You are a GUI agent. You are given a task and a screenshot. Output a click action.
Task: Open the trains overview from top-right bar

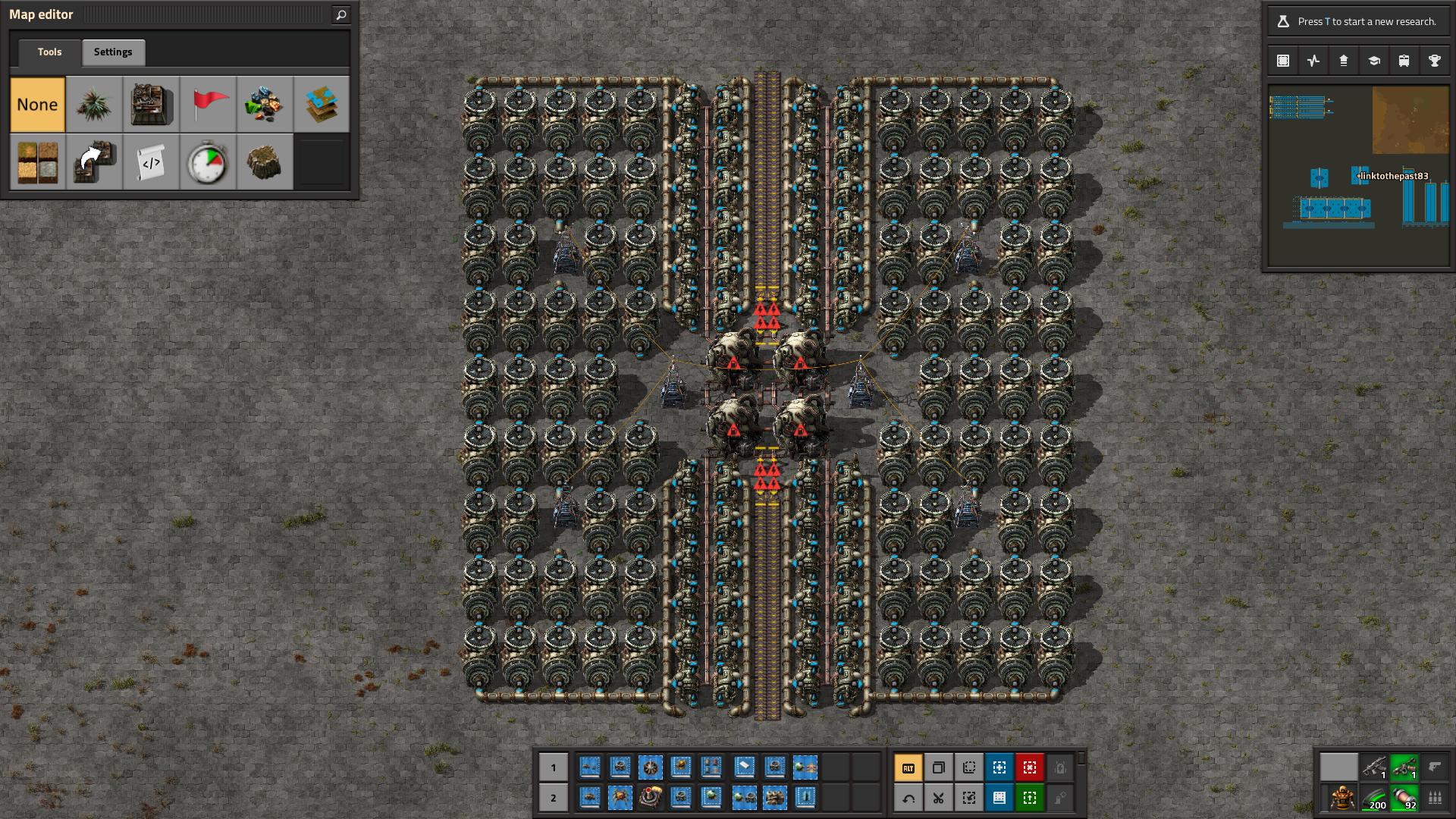1404,60
